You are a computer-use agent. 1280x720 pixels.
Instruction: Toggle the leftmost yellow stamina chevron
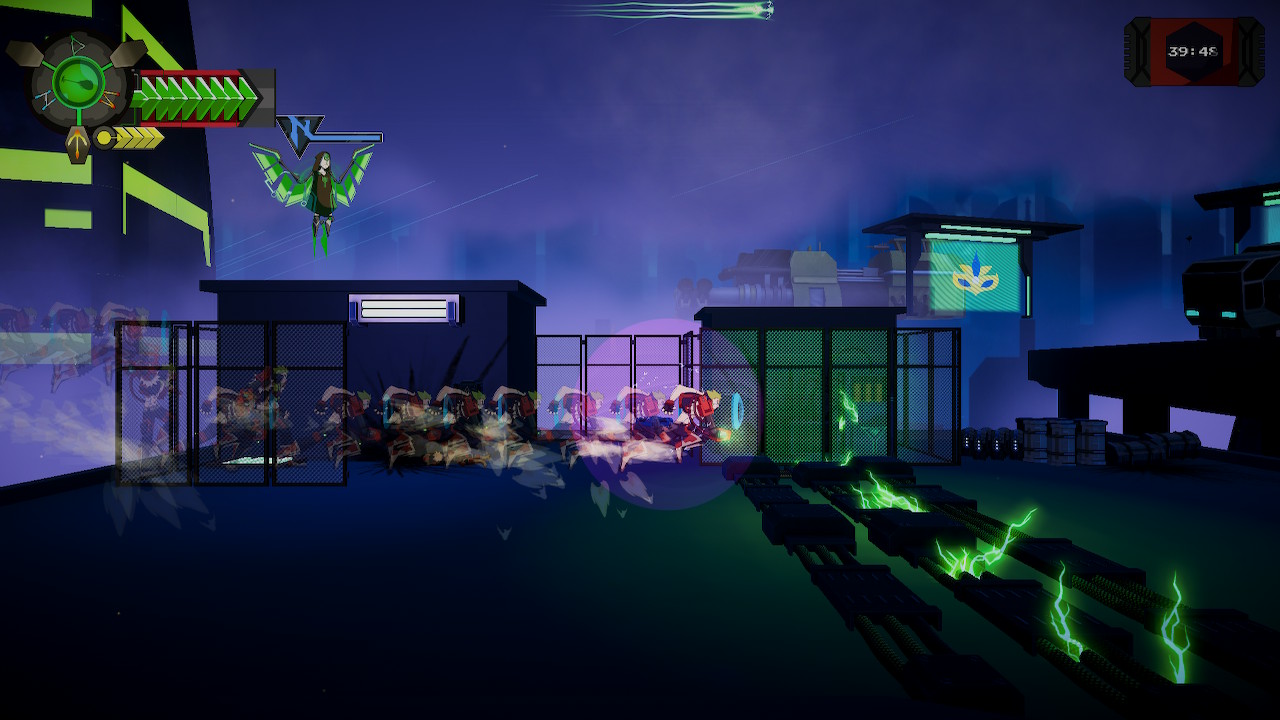120,137
